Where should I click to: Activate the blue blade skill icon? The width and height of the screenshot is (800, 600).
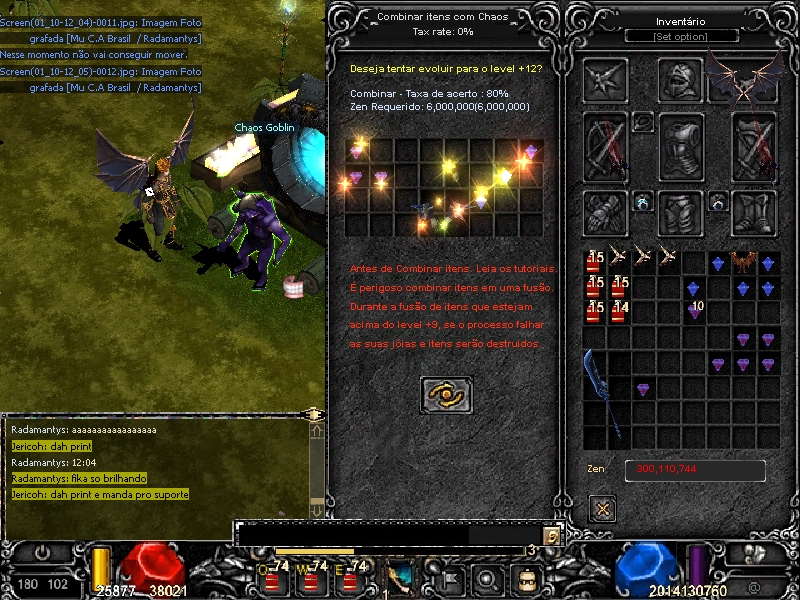(x=402, y=577)
